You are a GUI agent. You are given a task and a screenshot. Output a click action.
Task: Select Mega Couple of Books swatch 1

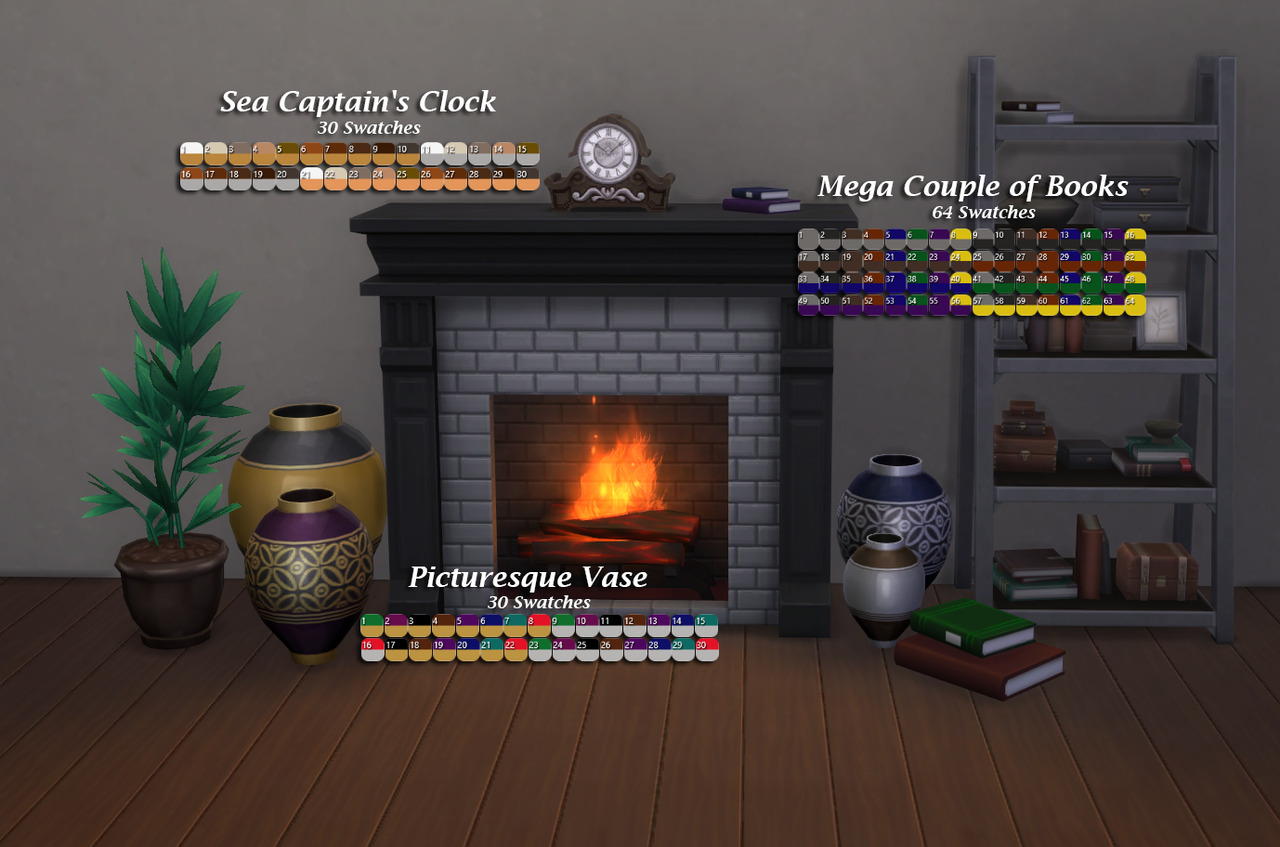[808, 239]
